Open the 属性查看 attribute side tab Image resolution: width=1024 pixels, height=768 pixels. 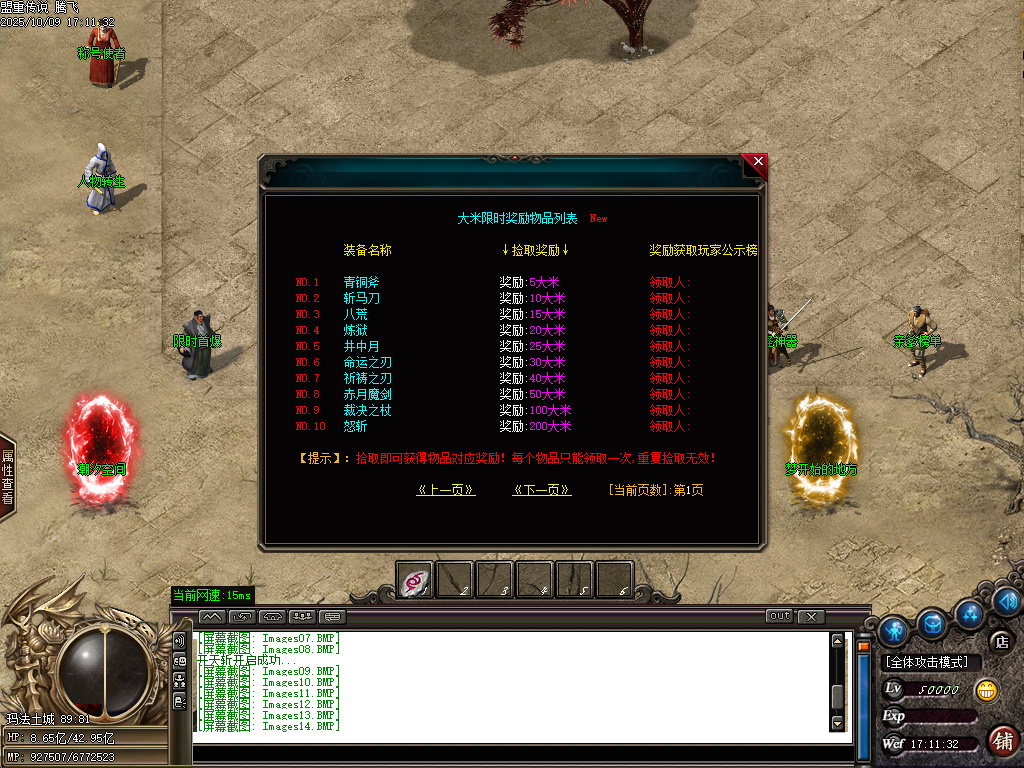tap(7, 477)
